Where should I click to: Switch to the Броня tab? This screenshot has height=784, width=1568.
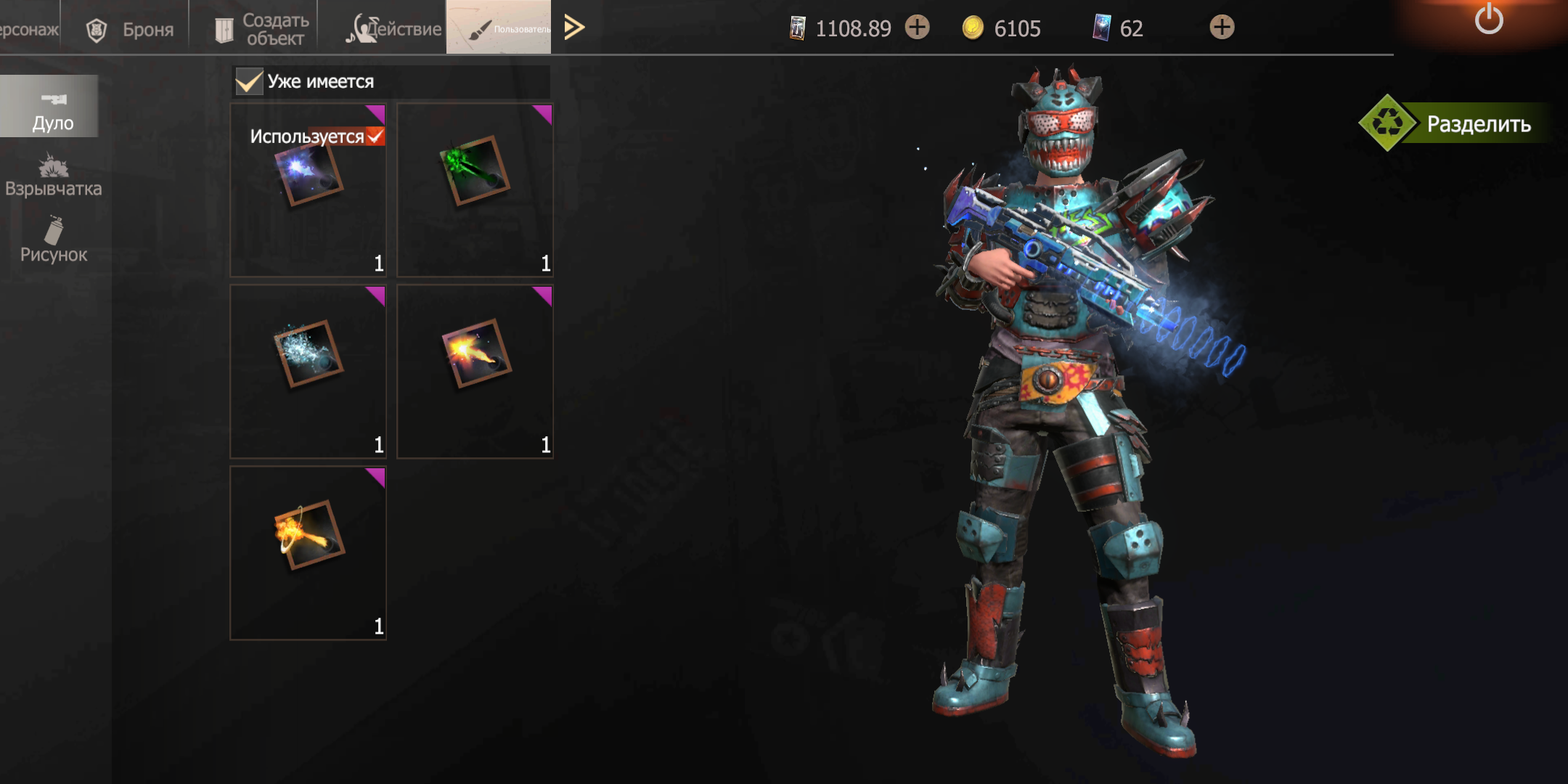(131, 29)
